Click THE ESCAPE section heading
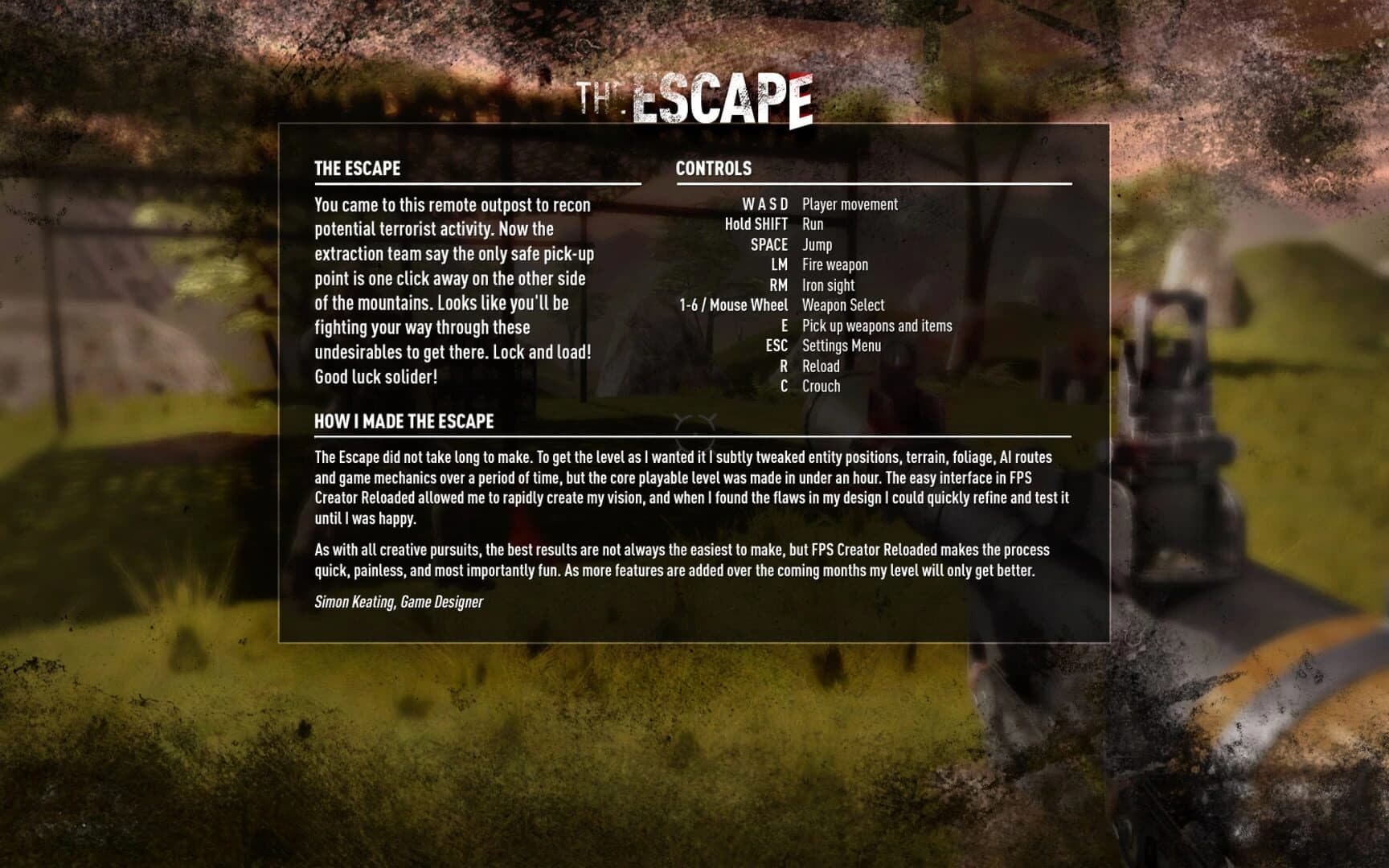1389x868 pixels. 357,169
